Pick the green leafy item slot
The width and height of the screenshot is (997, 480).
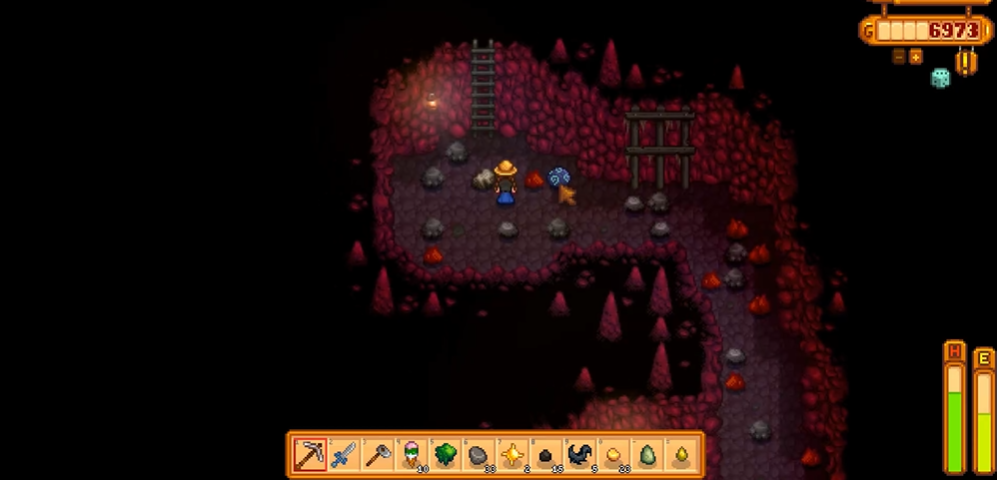click(x=444, y=456)
